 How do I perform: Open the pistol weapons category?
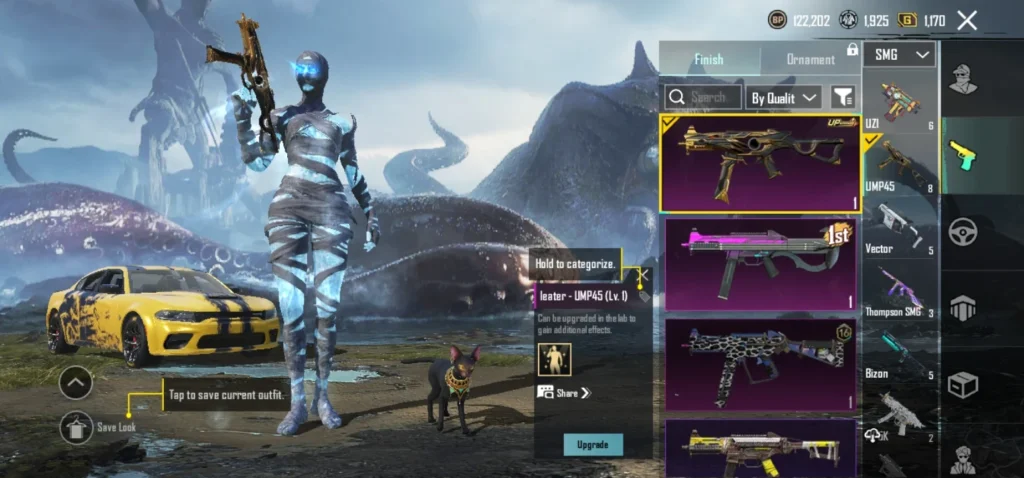(x=964, y=155)
